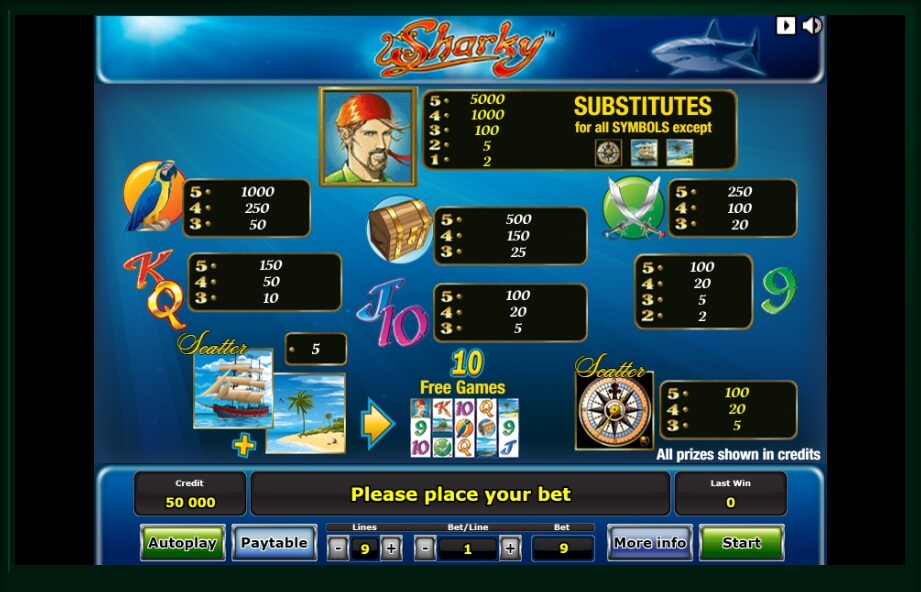Open the More info panel

click(x=650, y=543)
